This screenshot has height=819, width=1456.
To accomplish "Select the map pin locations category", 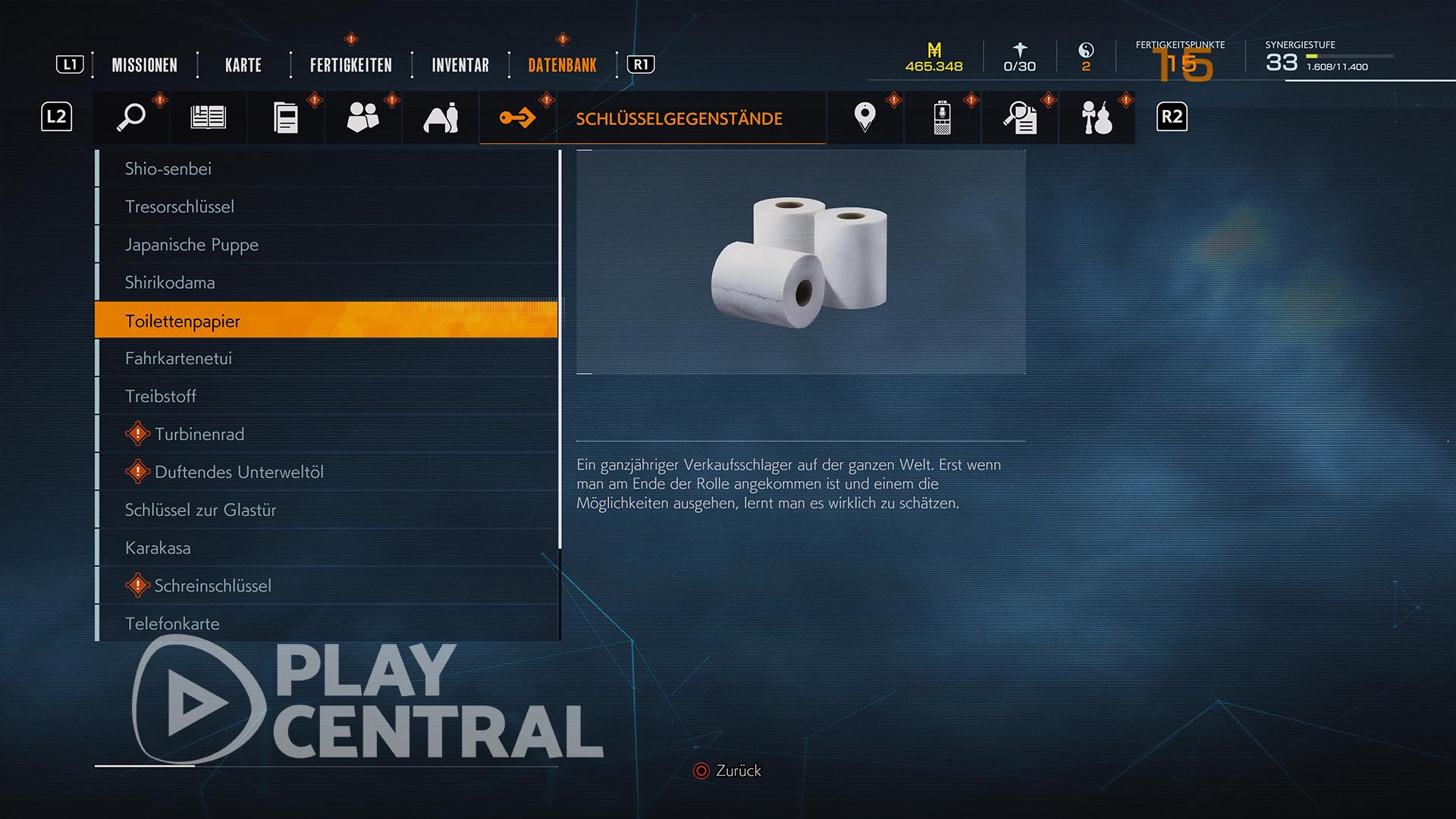I will pos(864,118).
